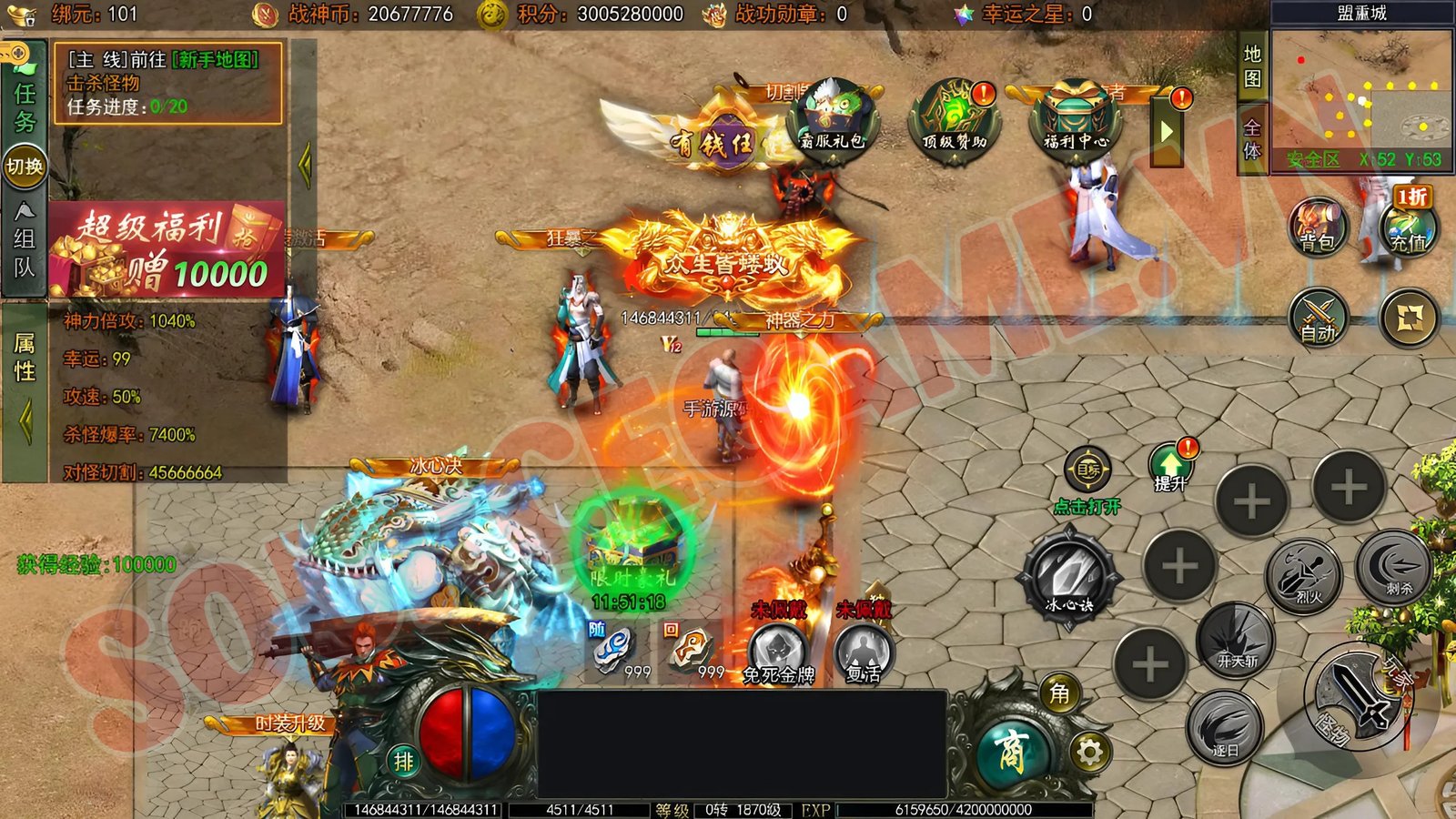Tap the 切换 switch button
Image resolution: width=1456 pixels, height=819 pixels.
25,167
